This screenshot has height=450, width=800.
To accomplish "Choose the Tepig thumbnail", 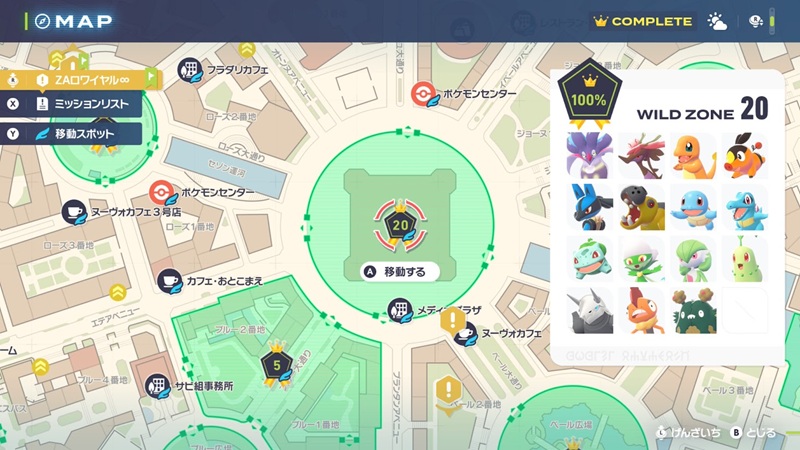I will click(745, 155).
